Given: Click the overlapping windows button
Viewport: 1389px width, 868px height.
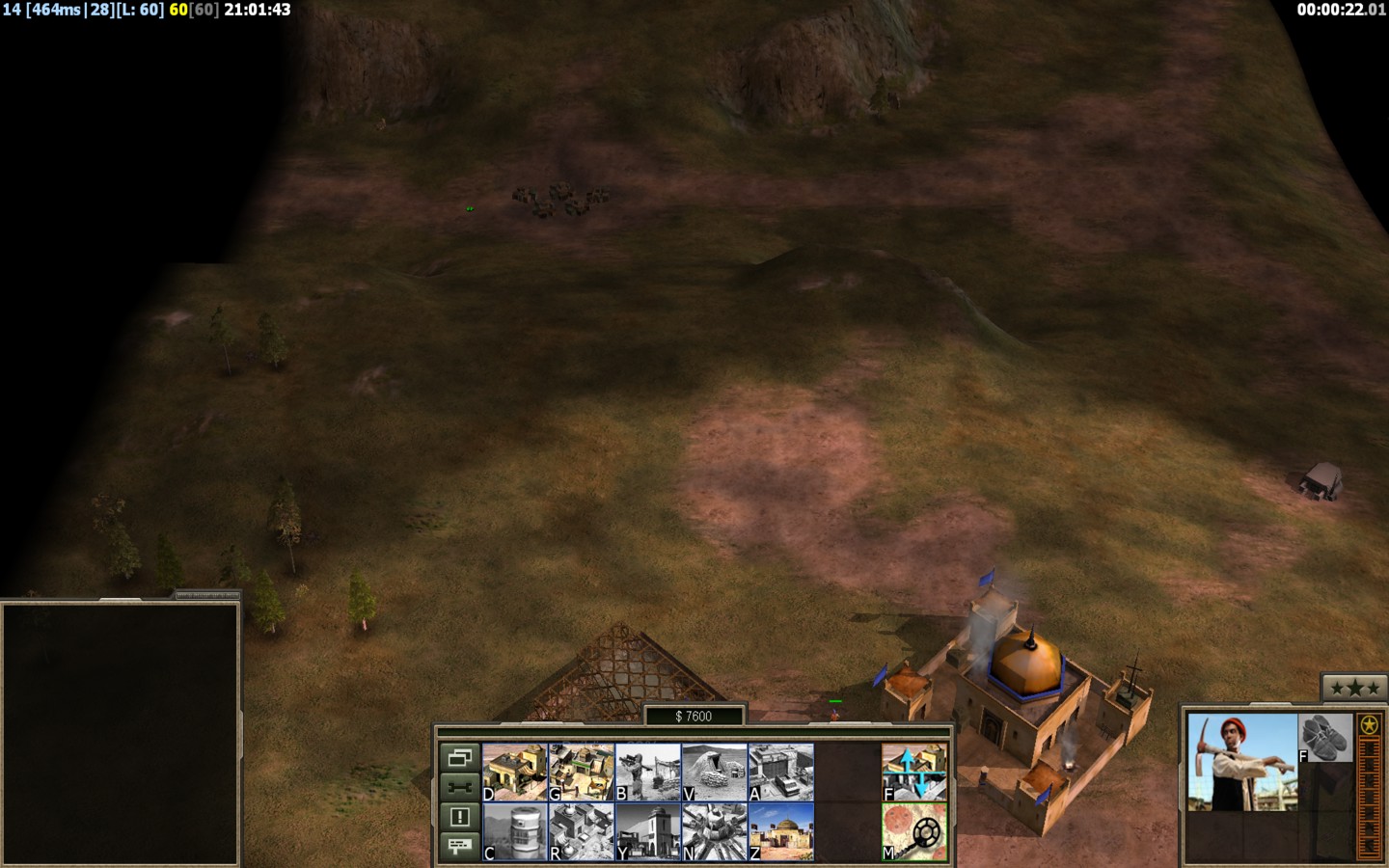Looking at the screenshot, I should [x=459, y=757].
